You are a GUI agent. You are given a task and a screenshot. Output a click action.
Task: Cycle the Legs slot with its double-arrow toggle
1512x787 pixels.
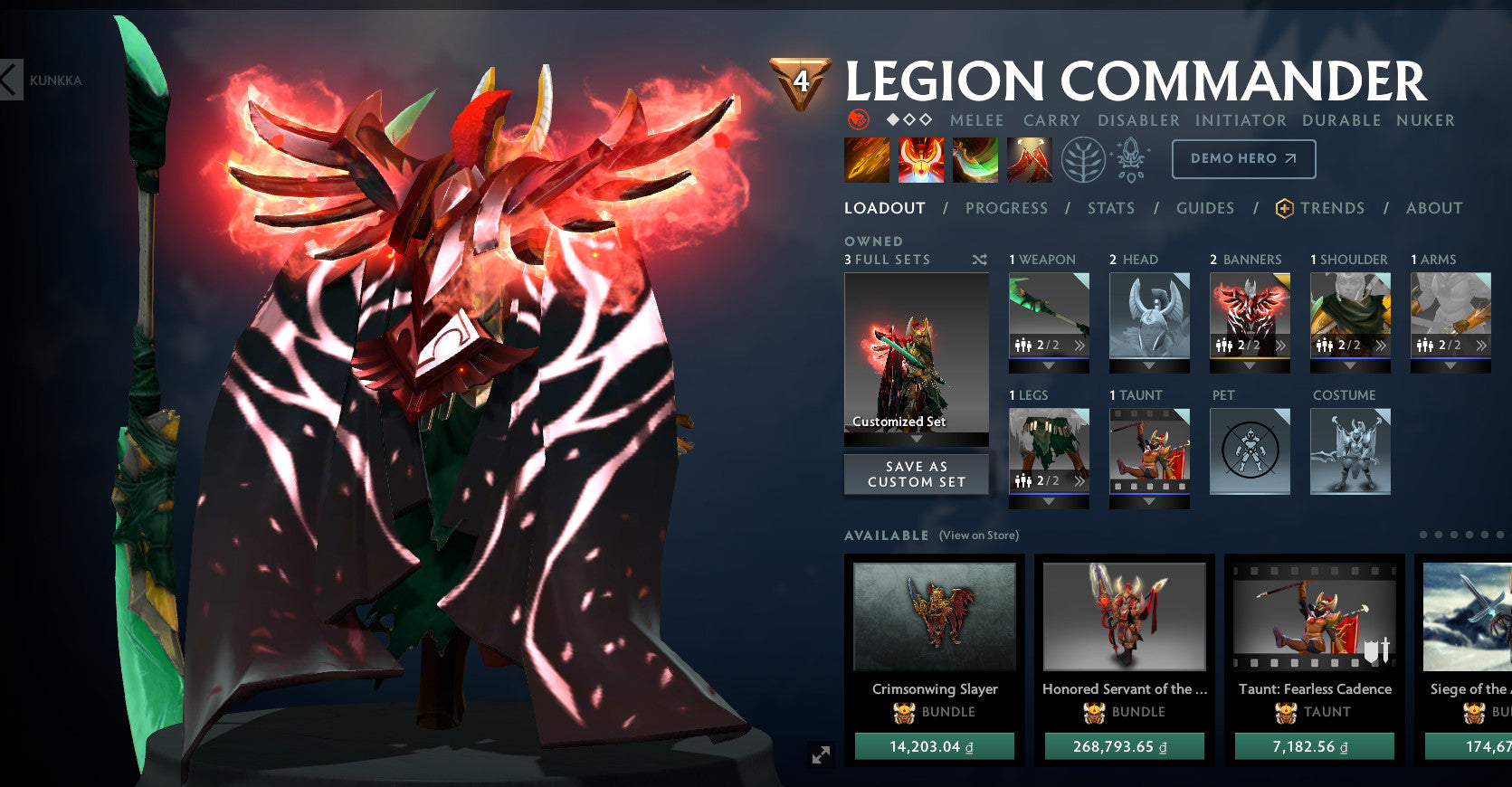point(1080,479)
